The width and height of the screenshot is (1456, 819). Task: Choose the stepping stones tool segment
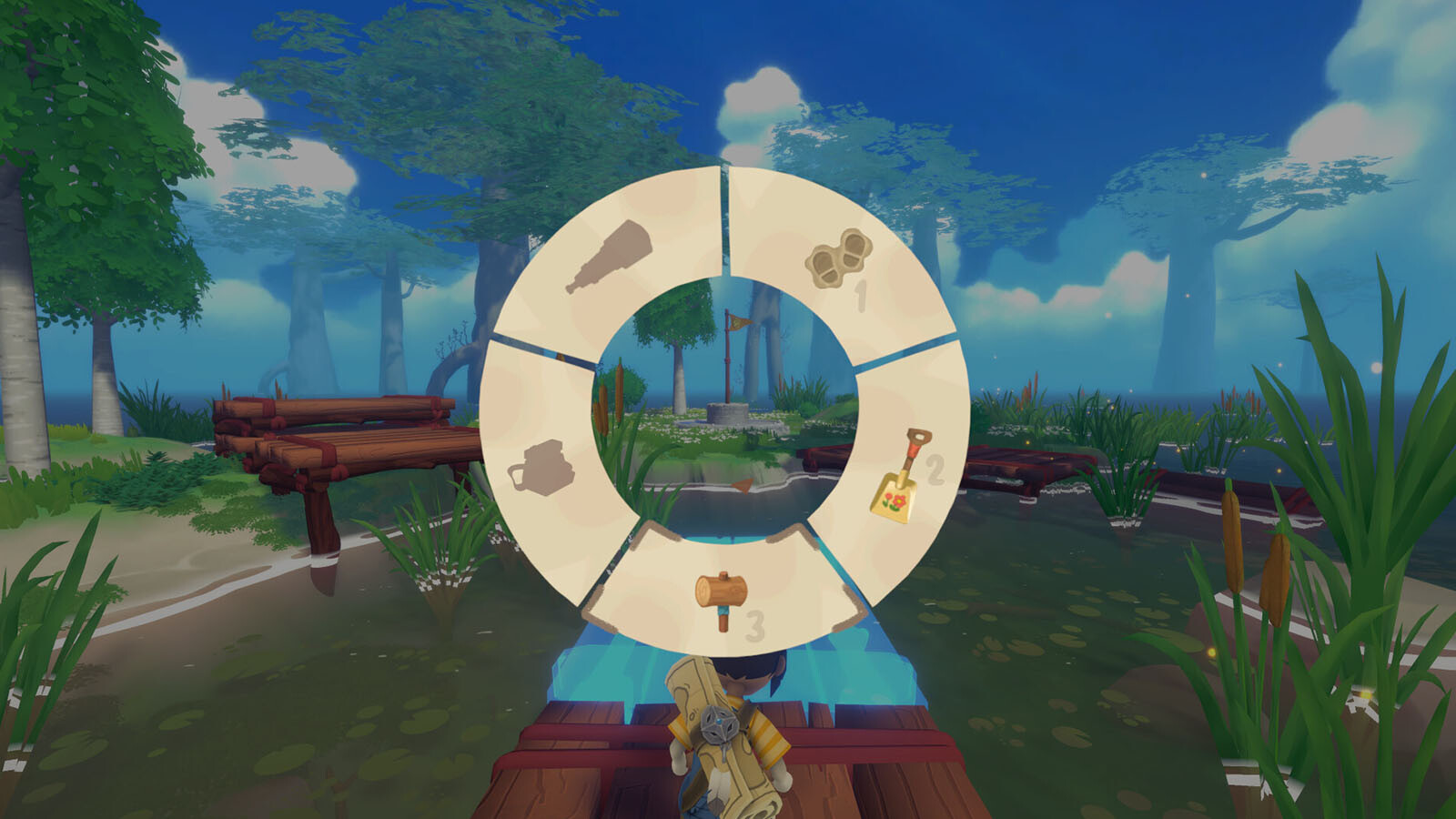pyautogui.click(x=838, y=258)
